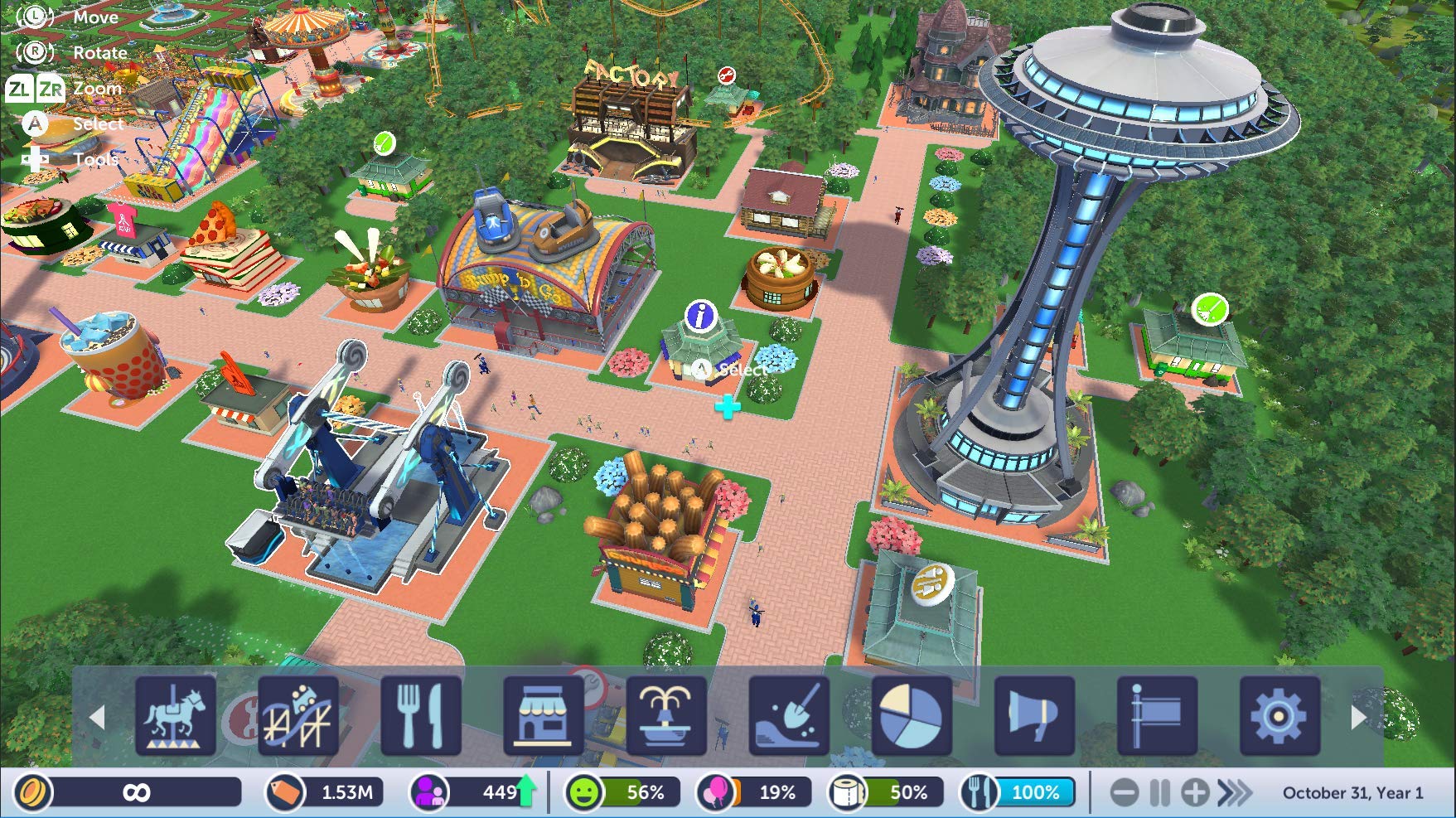The height and width of the screenshot is (818, 1456).
Task: Activate the fast-forward arrows
Action: coord(1234,793)
